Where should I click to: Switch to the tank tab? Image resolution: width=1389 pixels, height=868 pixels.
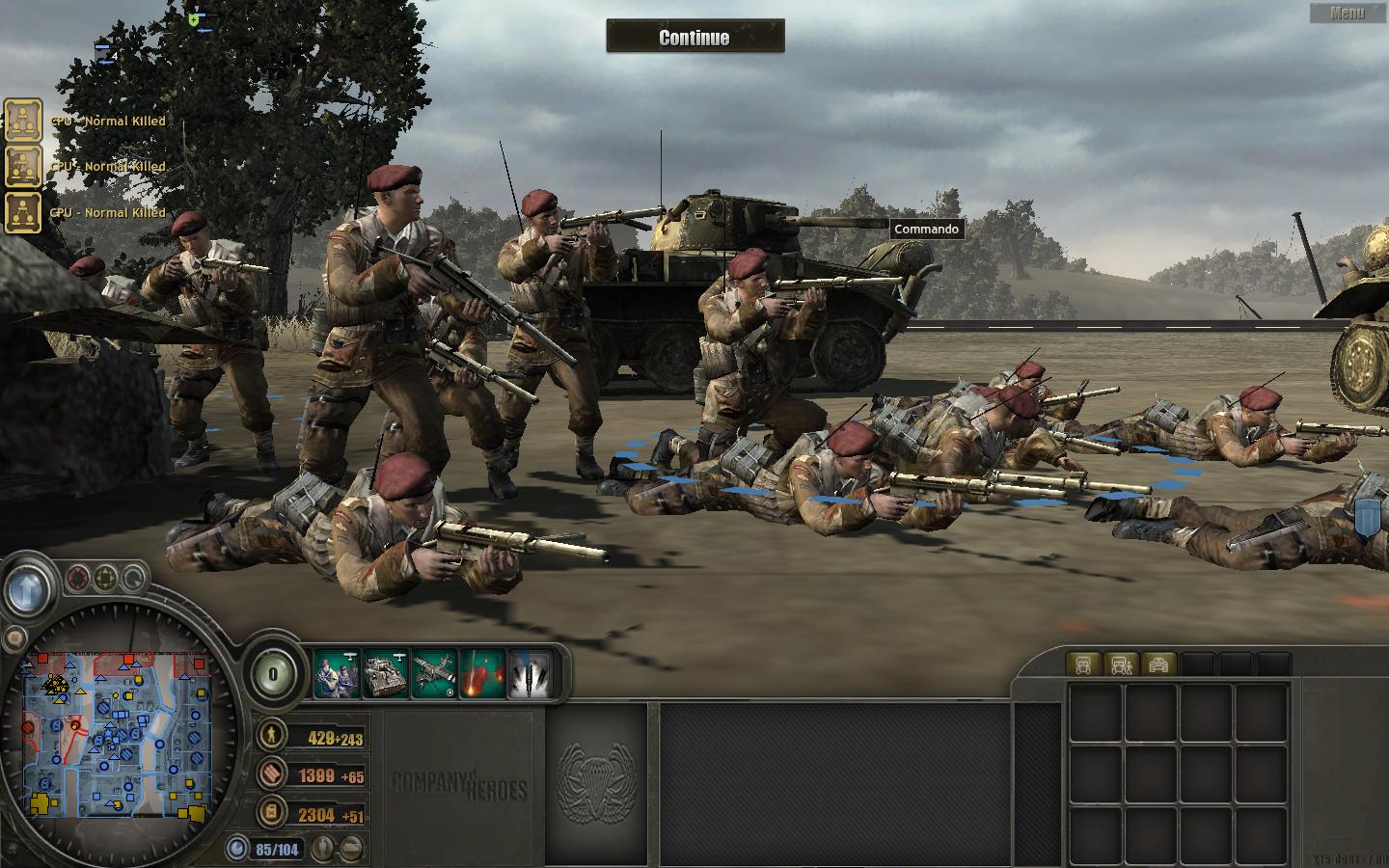pyautogui.click(x=1158, y=665)
